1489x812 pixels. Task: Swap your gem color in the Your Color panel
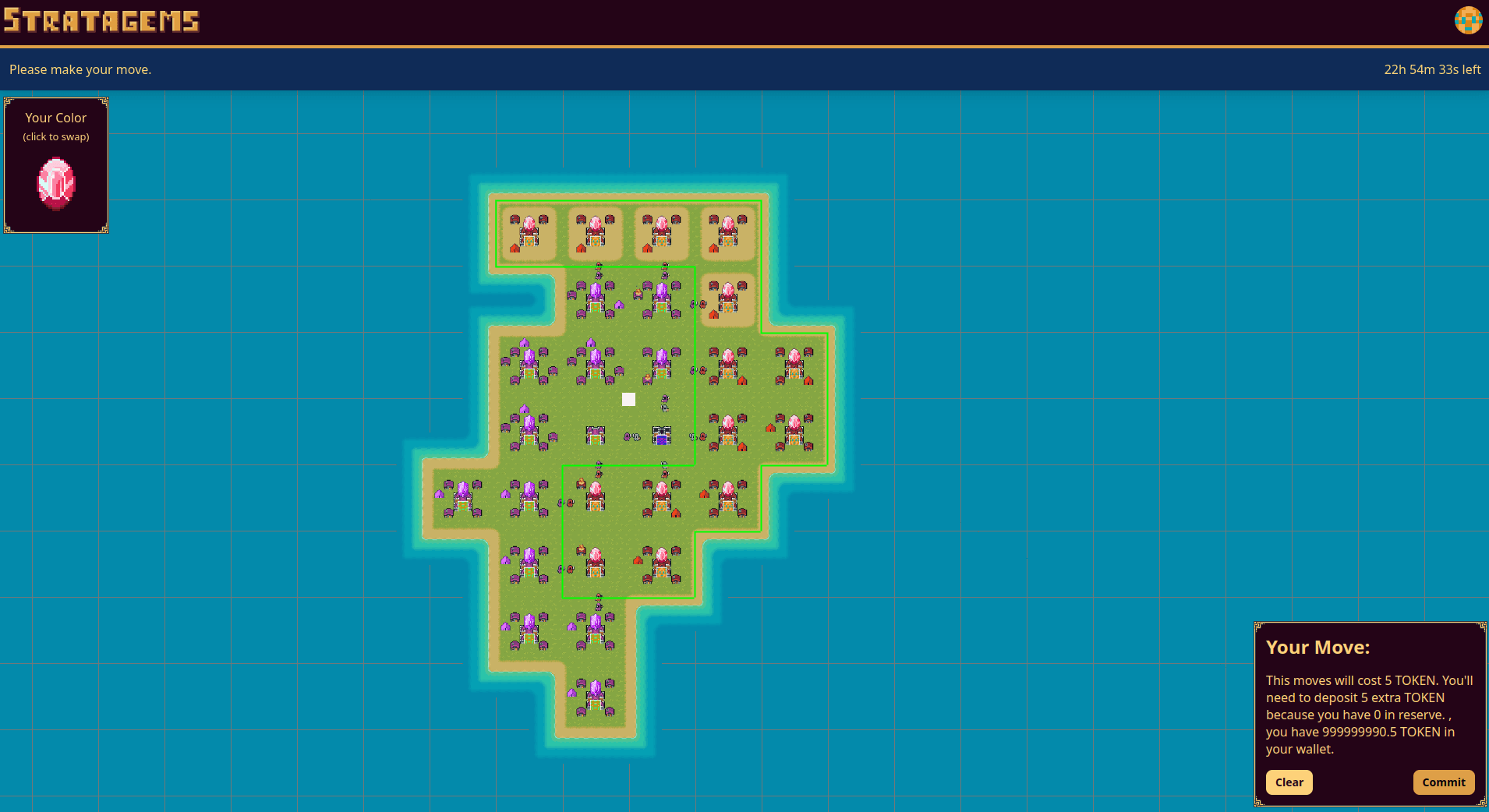(55, 183)
